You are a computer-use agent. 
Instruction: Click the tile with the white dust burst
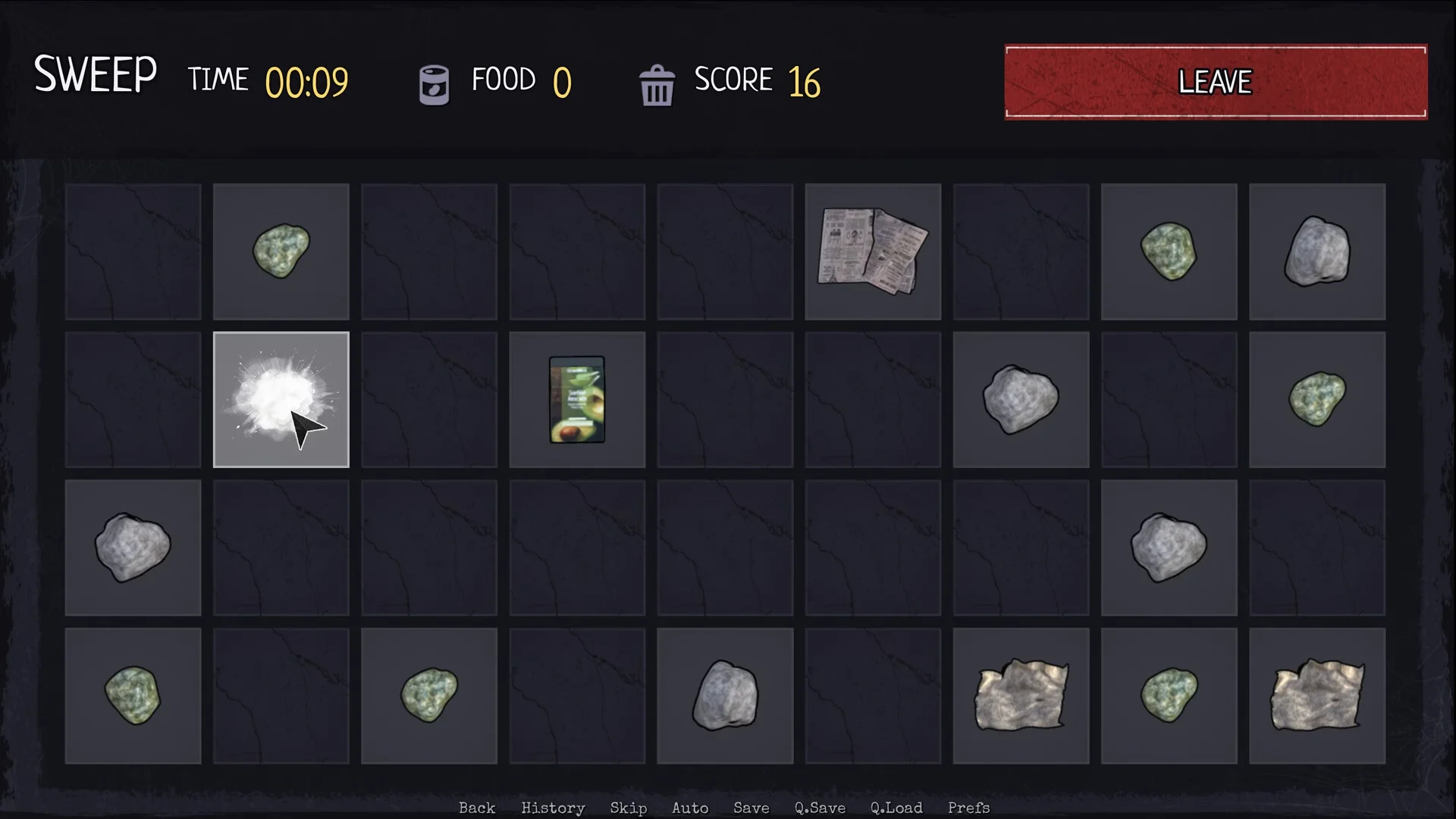click(x=281, y=400)
